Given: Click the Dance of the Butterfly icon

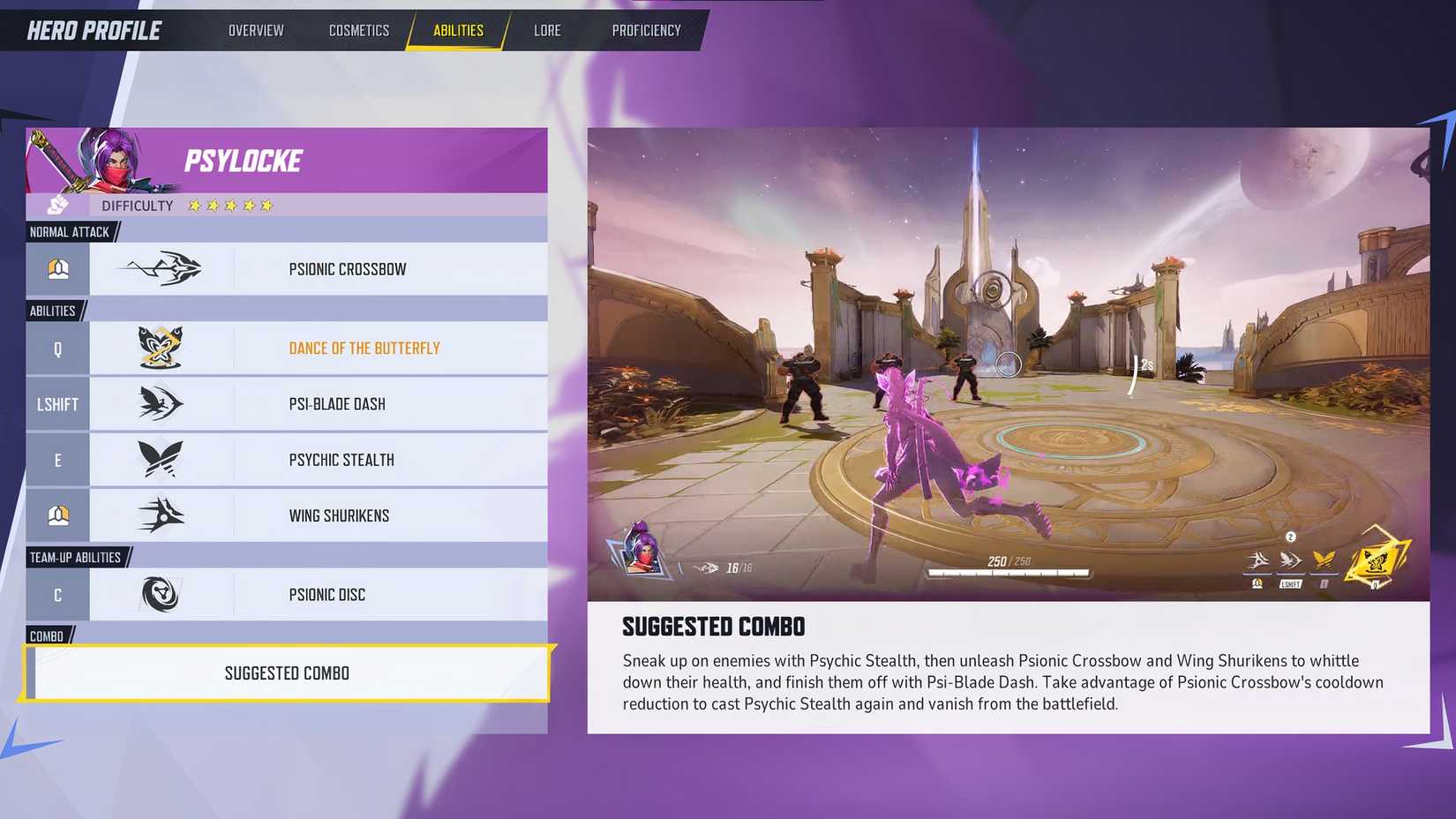Looking at the screenshot, I should point(163,348).
